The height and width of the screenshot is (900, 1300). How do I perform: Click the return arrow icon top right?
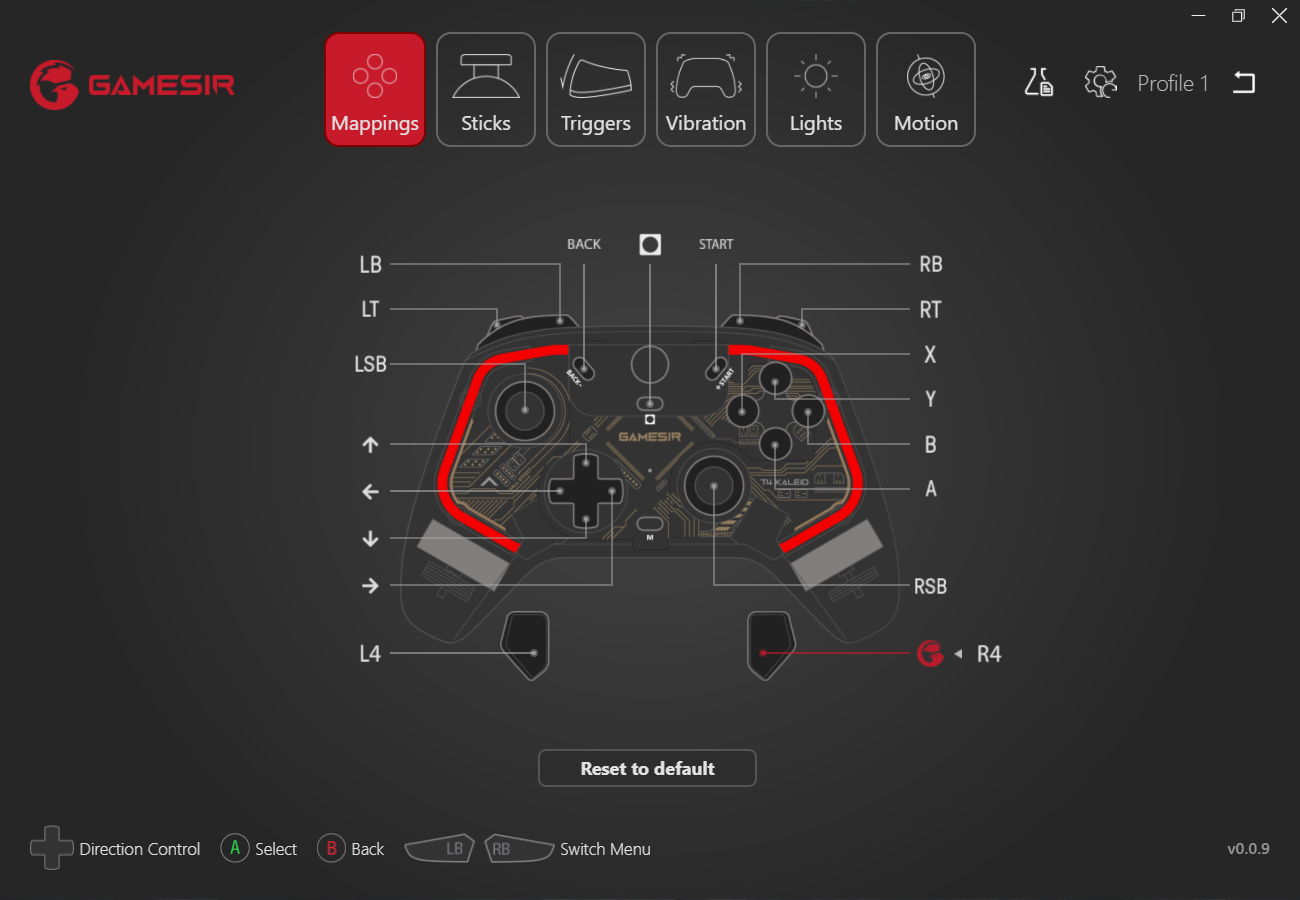tap(1244, 83)
